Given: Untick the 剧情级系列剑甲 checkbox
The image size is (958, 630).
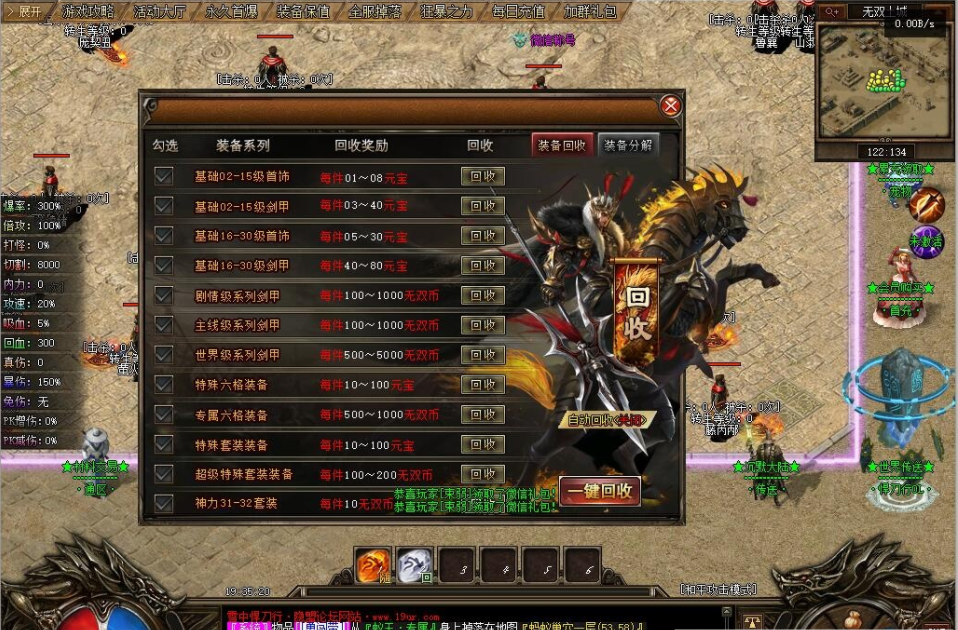Looking at the screenshot, I should point(164,296).
